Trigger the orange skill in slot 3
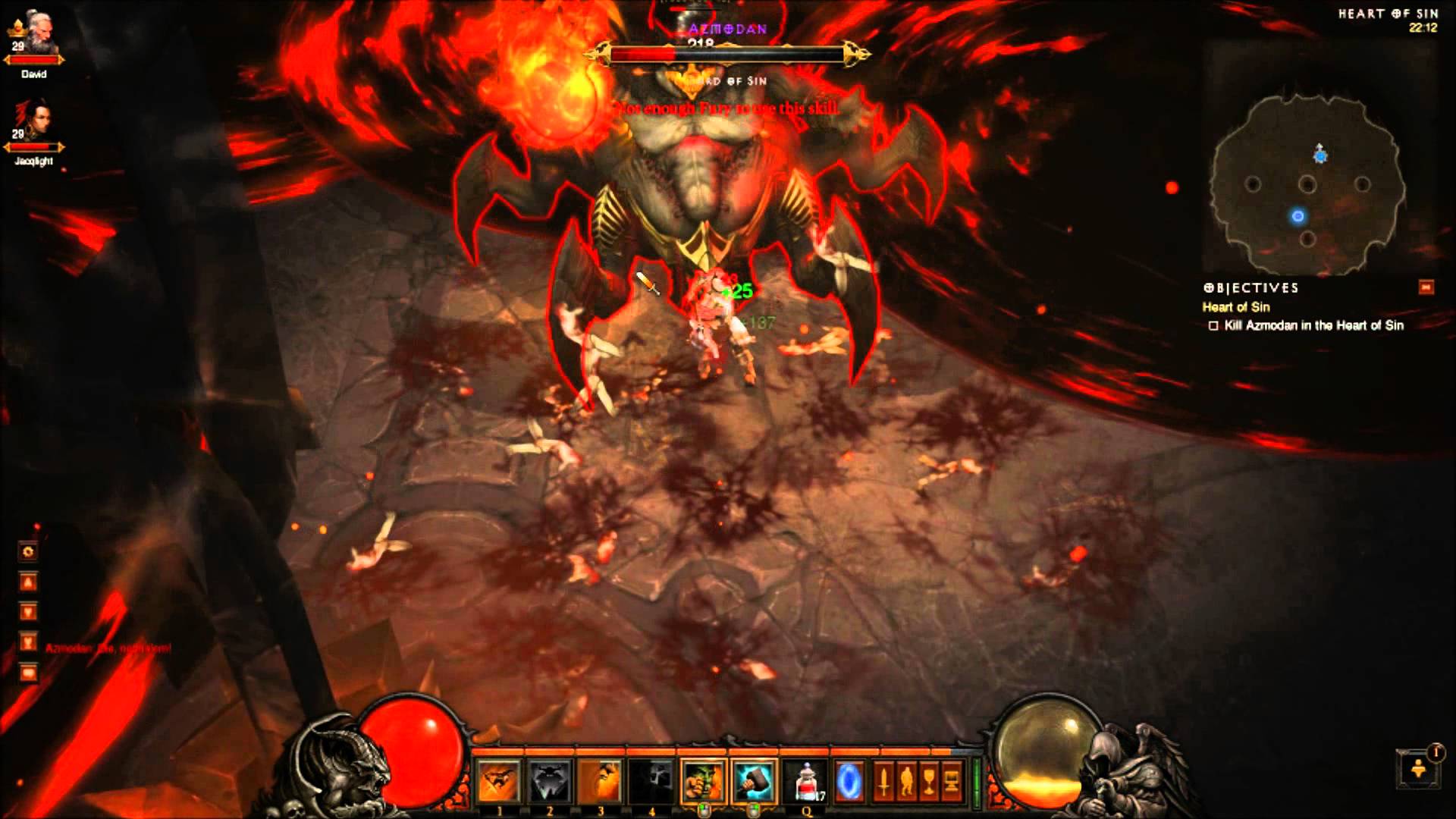1456x819 pixels. click(x=601, y=781)
